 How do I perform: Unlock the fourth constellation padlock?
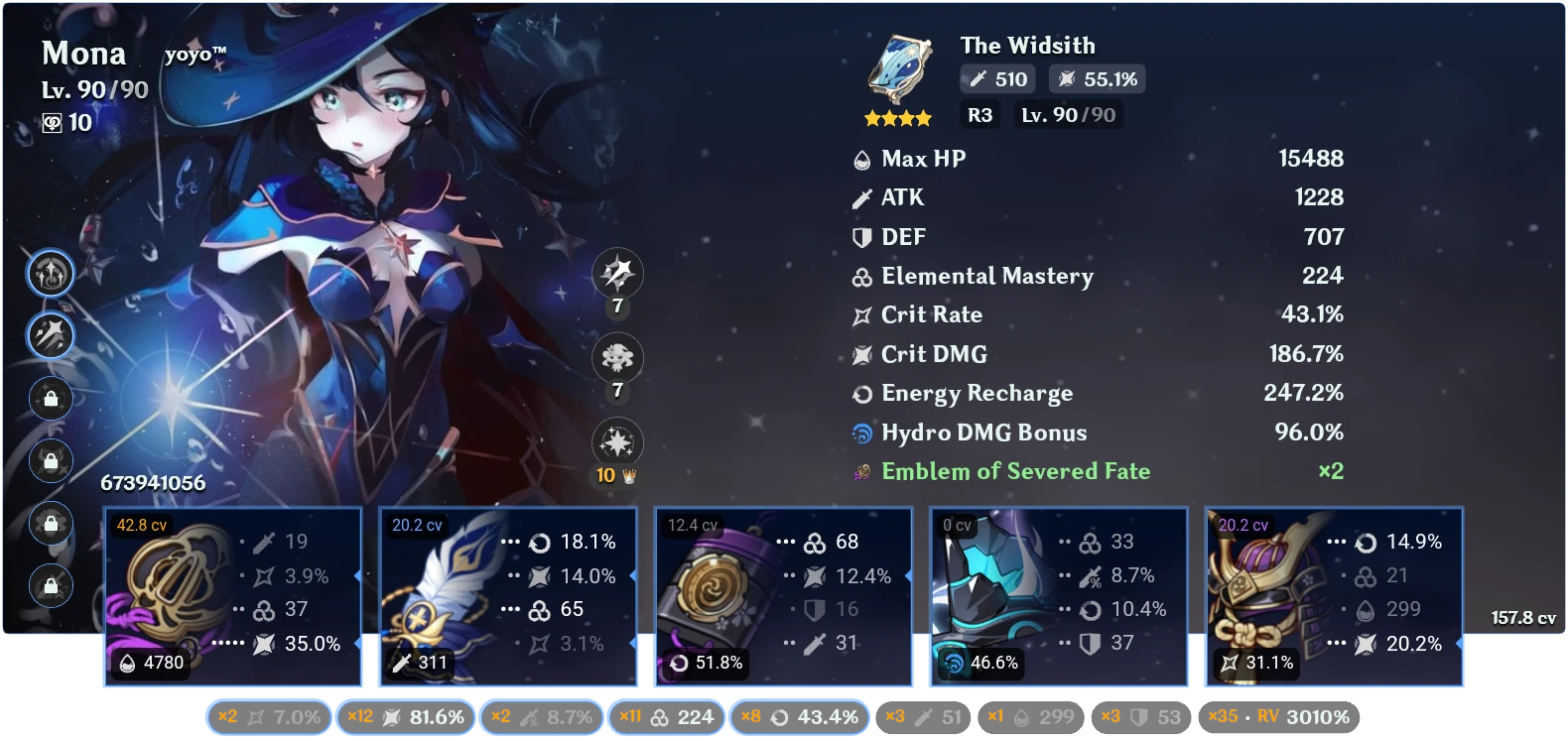click(50, 460)
